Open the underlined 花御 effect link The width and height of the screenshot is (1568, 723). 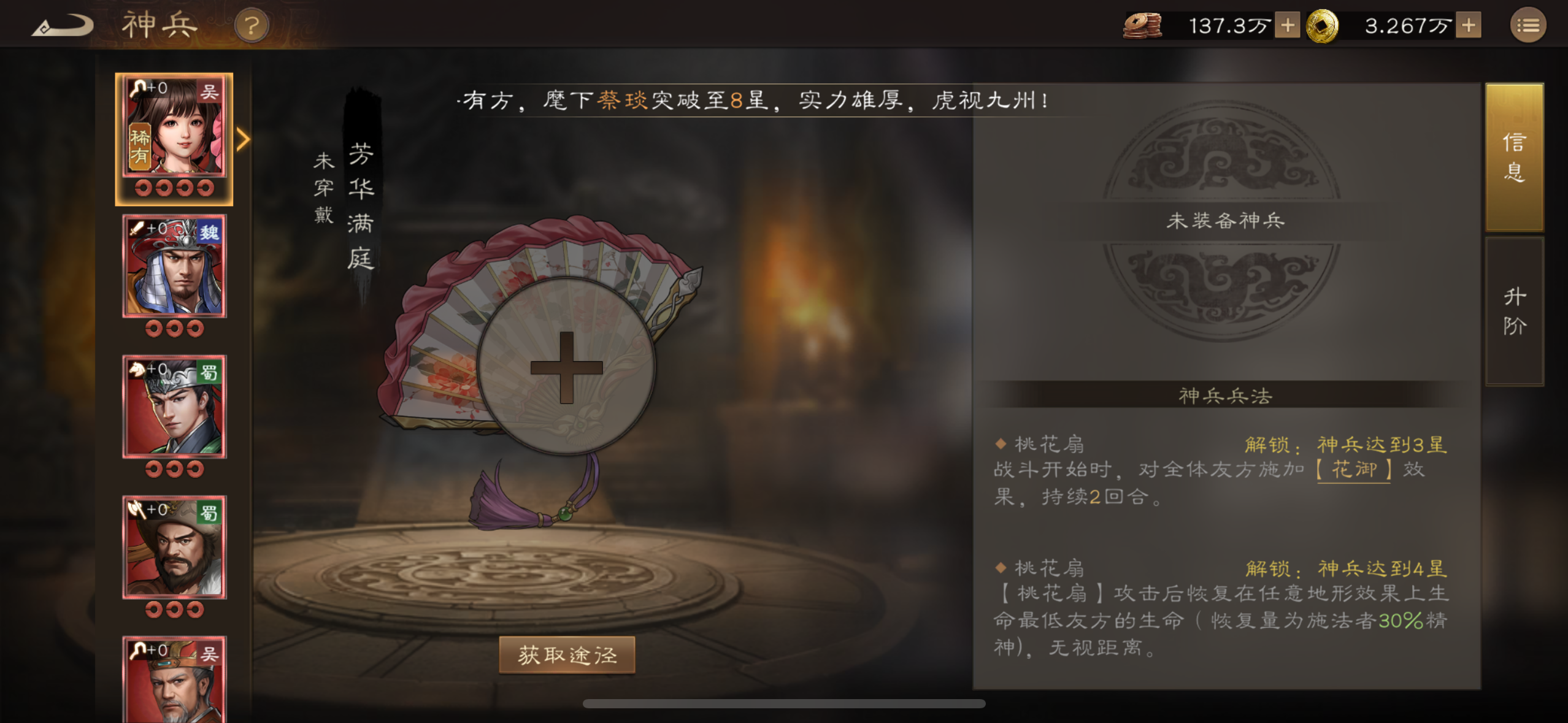point(1355,468)
